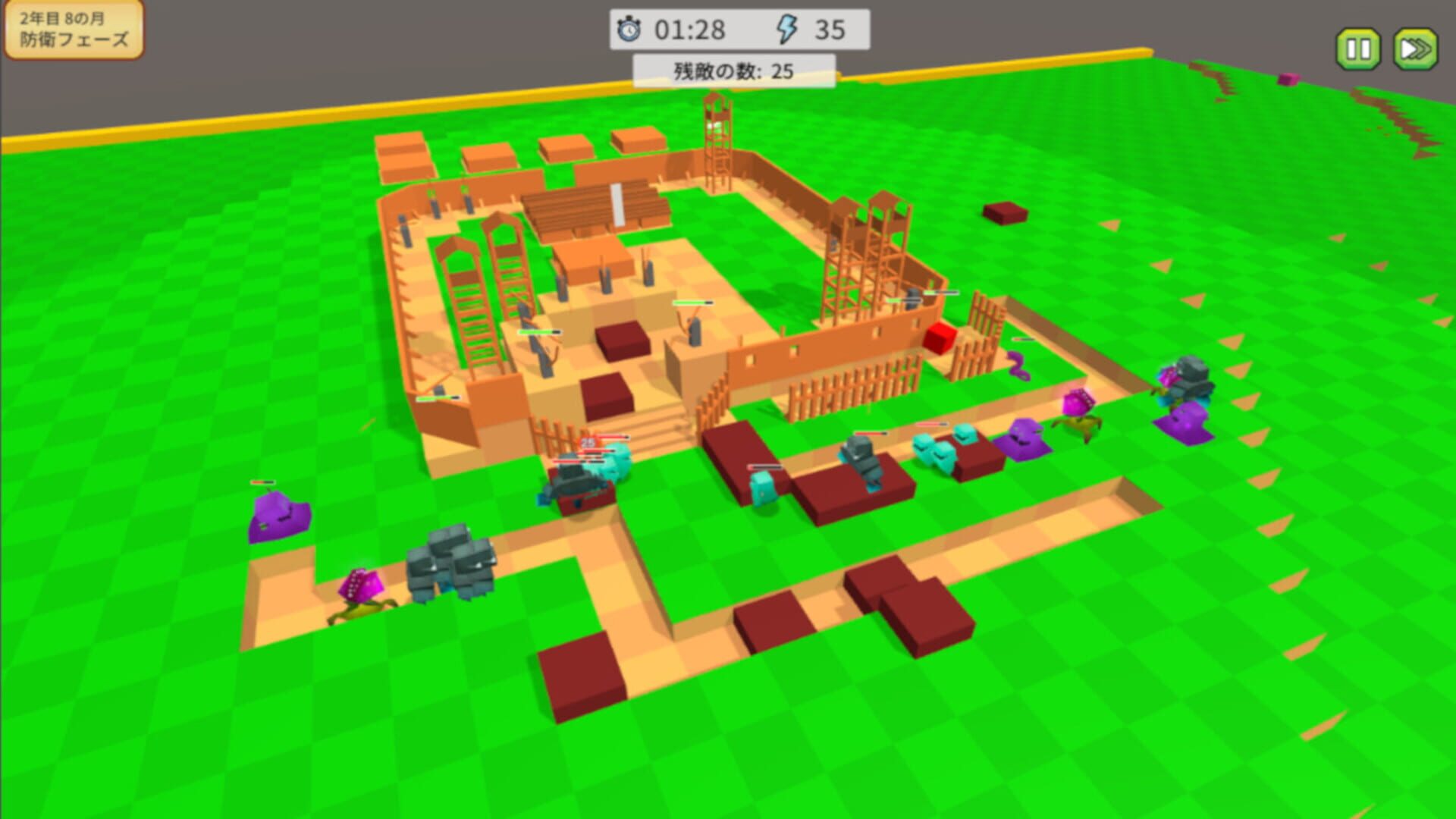The image size is (1456, 819).
Task: Click the stopwatch timer icon
Action: (x=632, y=29)
